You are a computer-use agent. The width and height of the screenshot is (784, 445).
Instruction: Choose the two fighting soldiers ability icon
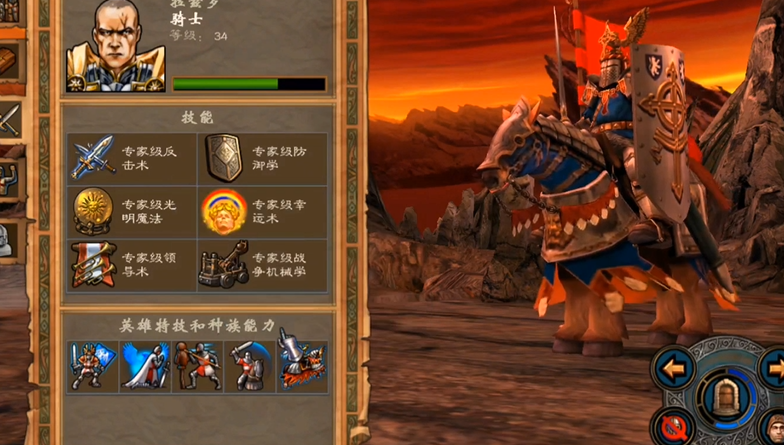tap(197, 367)
